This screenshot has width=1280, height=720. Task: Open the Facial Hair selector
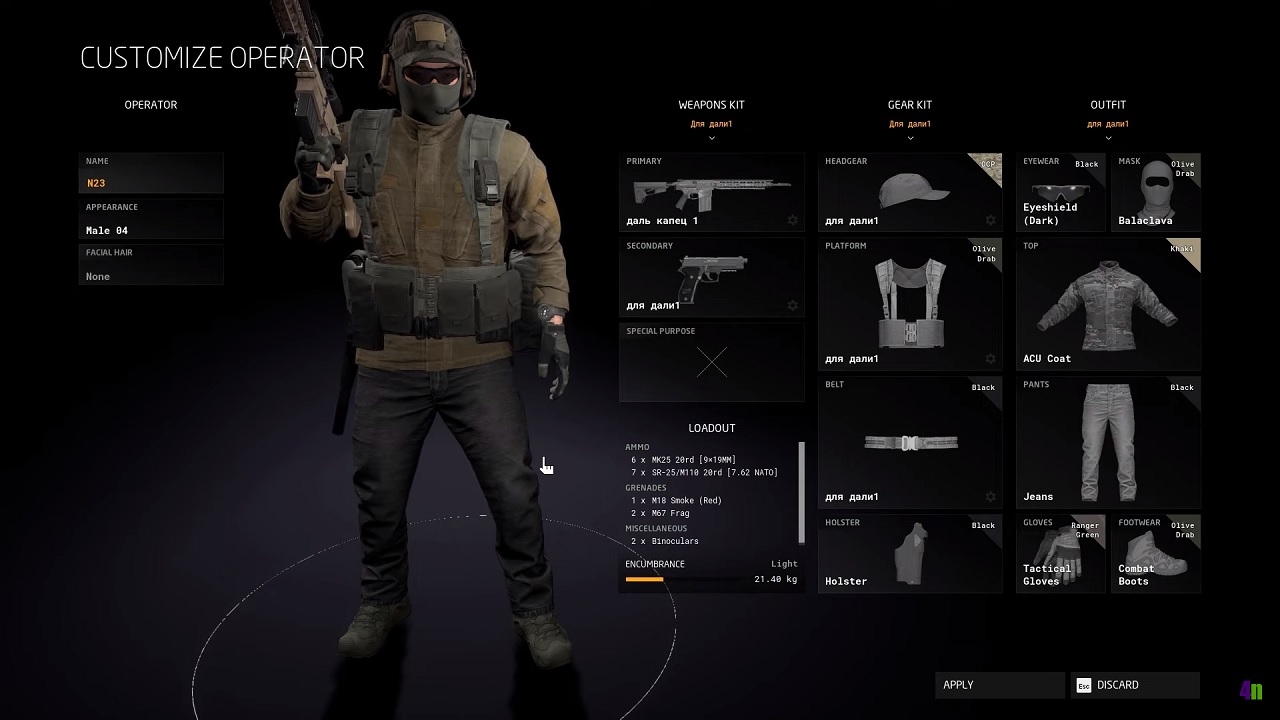(150, 265)
